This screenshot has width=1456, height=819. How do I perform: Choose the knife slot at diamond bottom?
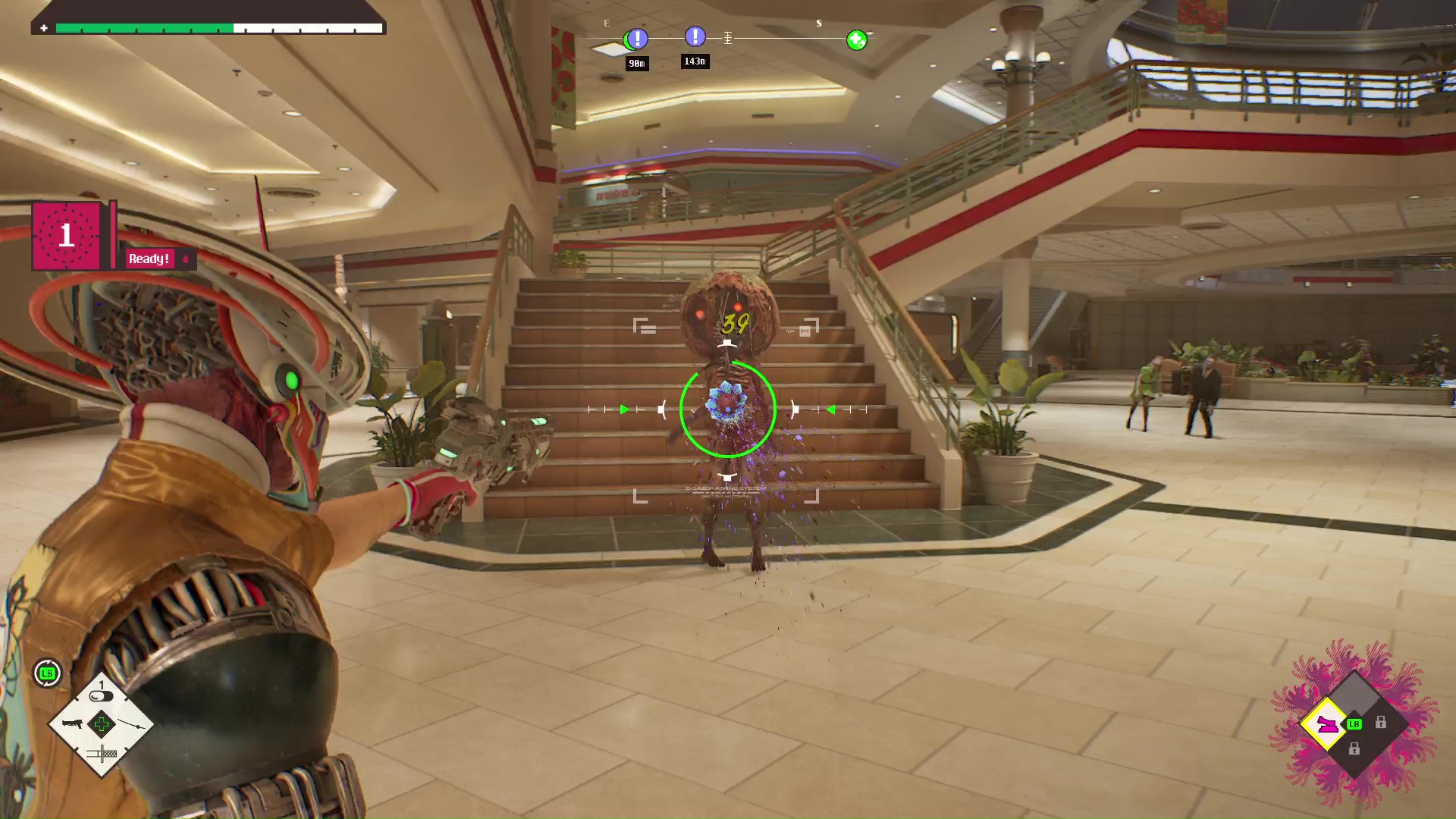point(102,753)
